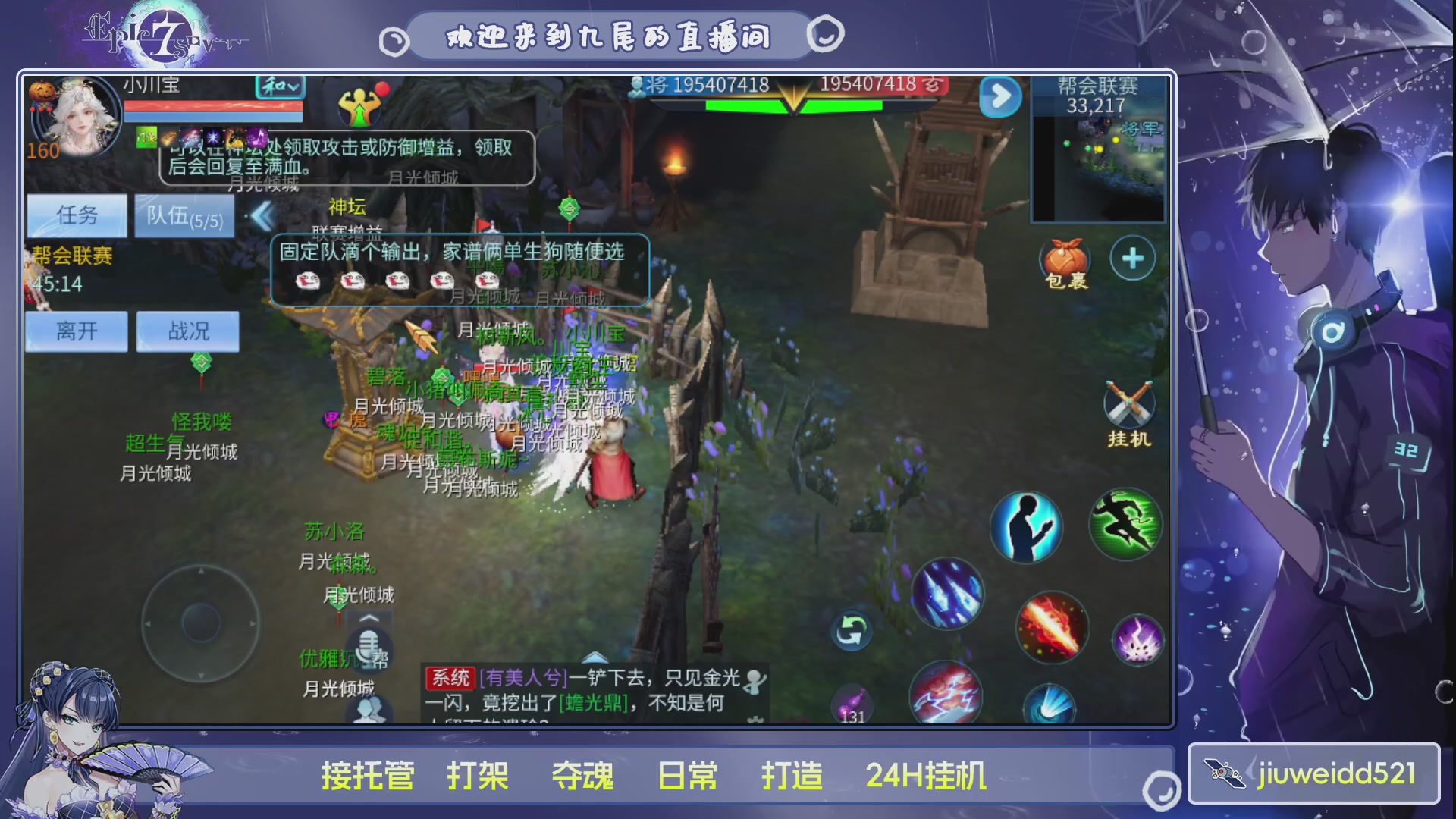Select 日常 from the bottom menu

685,775
